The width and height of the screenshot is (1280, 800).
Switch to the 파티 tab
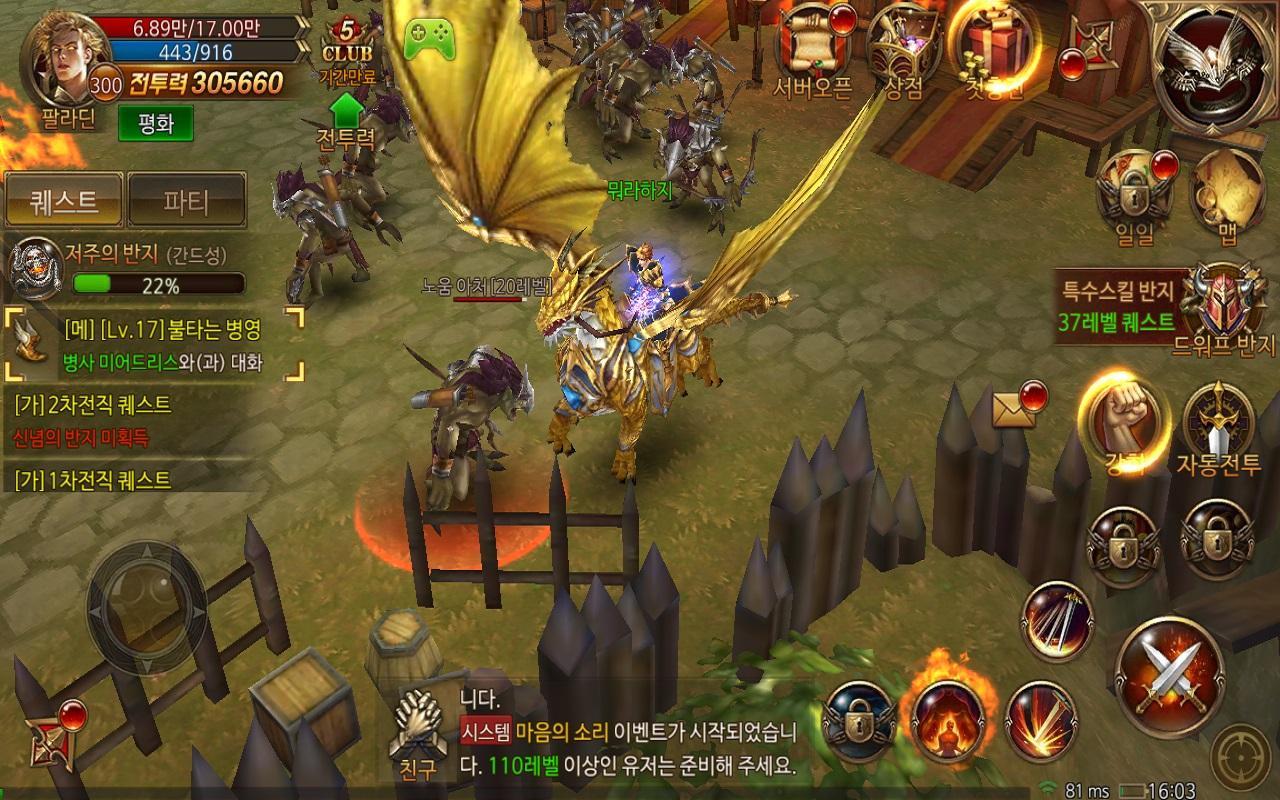(x=186, y=199)
